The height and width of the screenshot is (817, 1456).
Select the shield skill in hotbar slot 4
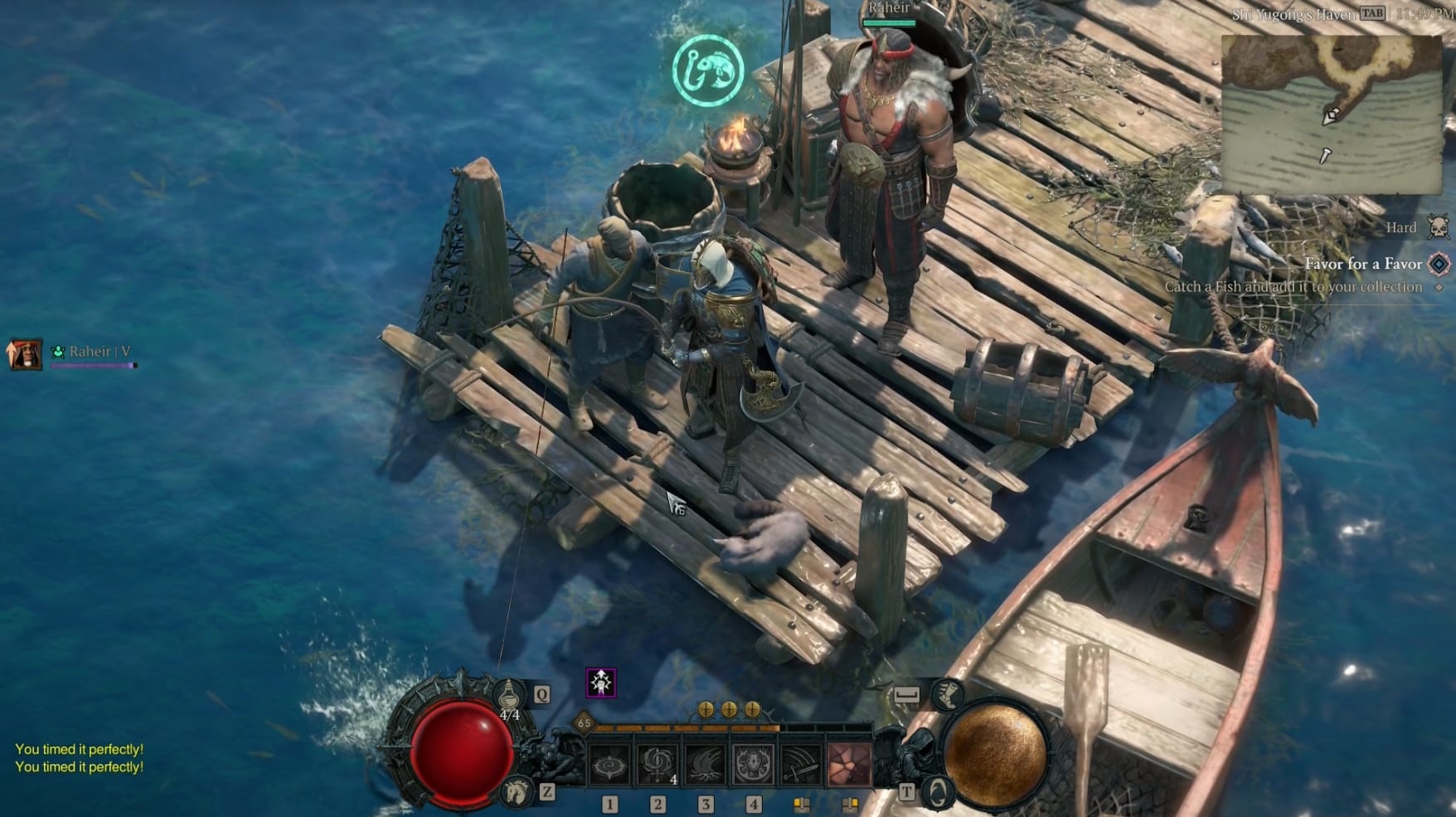(753, 763)
